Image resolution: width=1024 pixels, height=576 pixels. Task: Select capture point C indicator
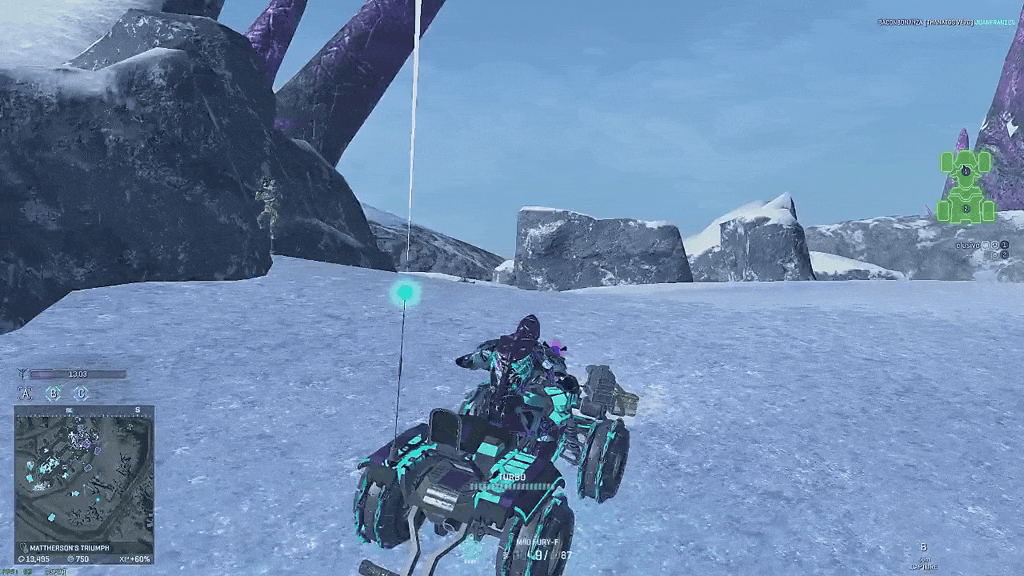coord(80,393)
